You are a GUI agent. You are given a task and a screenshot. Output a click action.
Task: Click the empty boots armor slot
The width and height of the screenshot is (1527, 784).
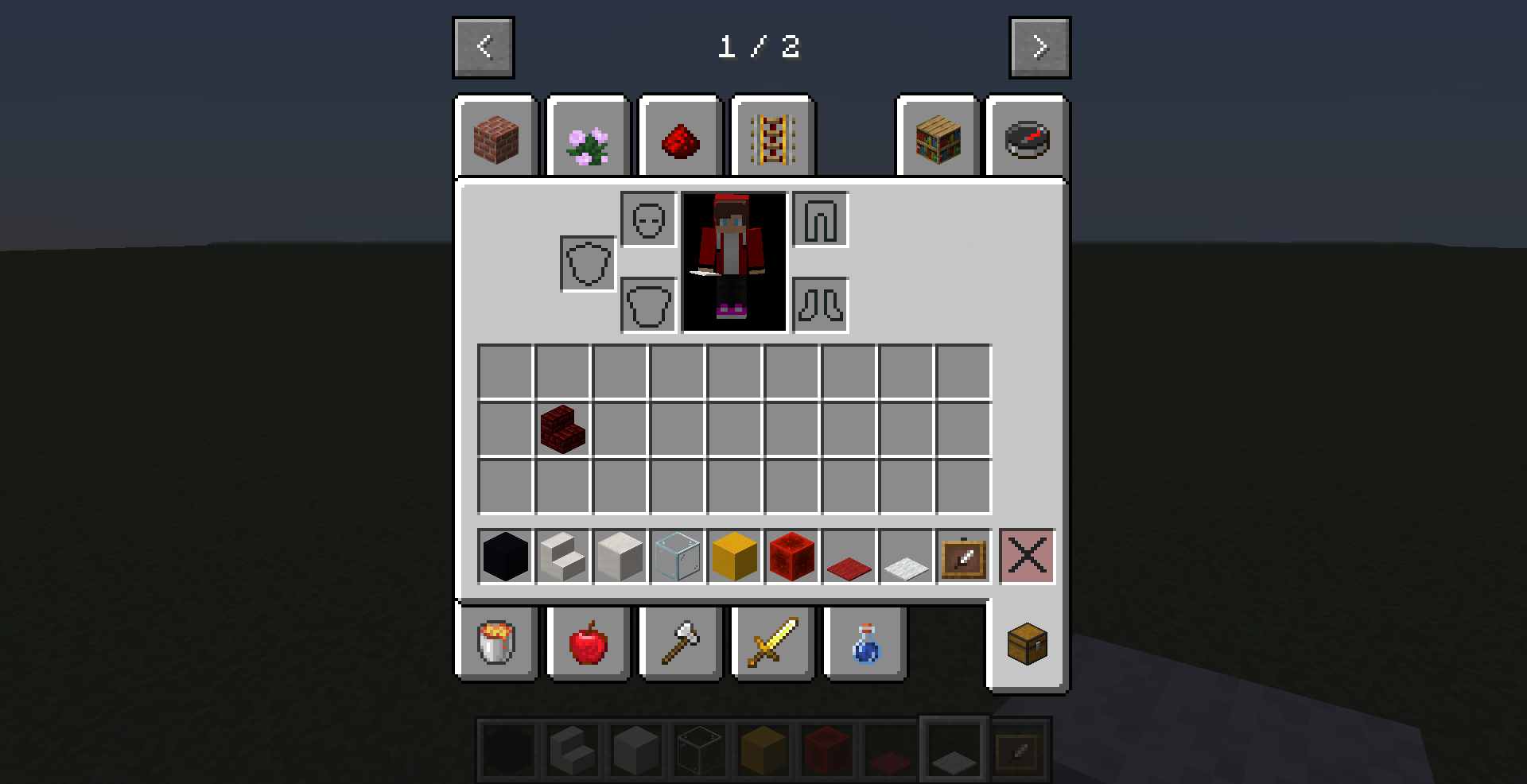[x=821, y=305]
